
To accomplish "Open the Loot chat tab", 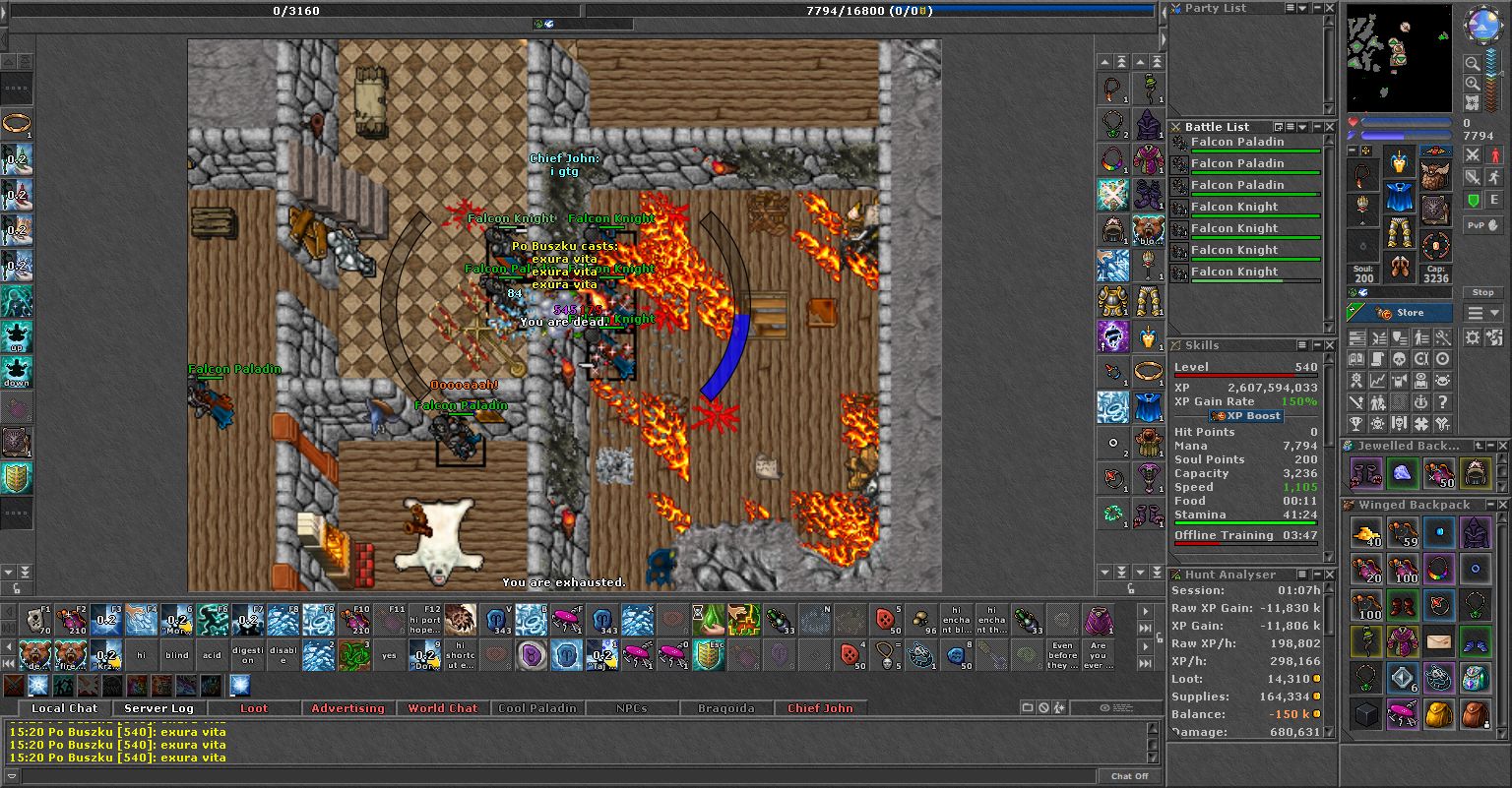I will click(253, 708).
